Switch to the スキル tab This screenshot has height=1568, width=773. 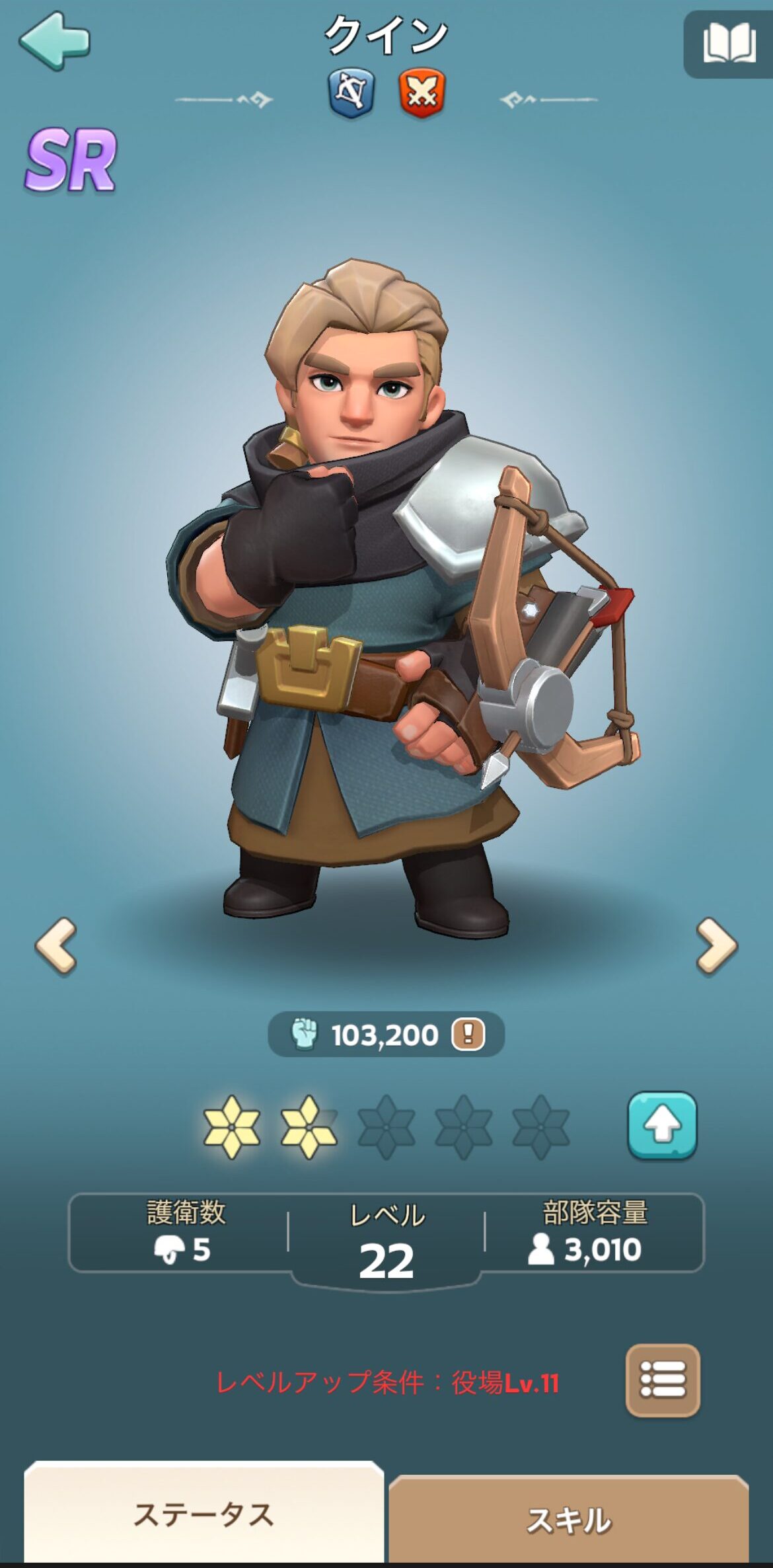click(568, 1519)
